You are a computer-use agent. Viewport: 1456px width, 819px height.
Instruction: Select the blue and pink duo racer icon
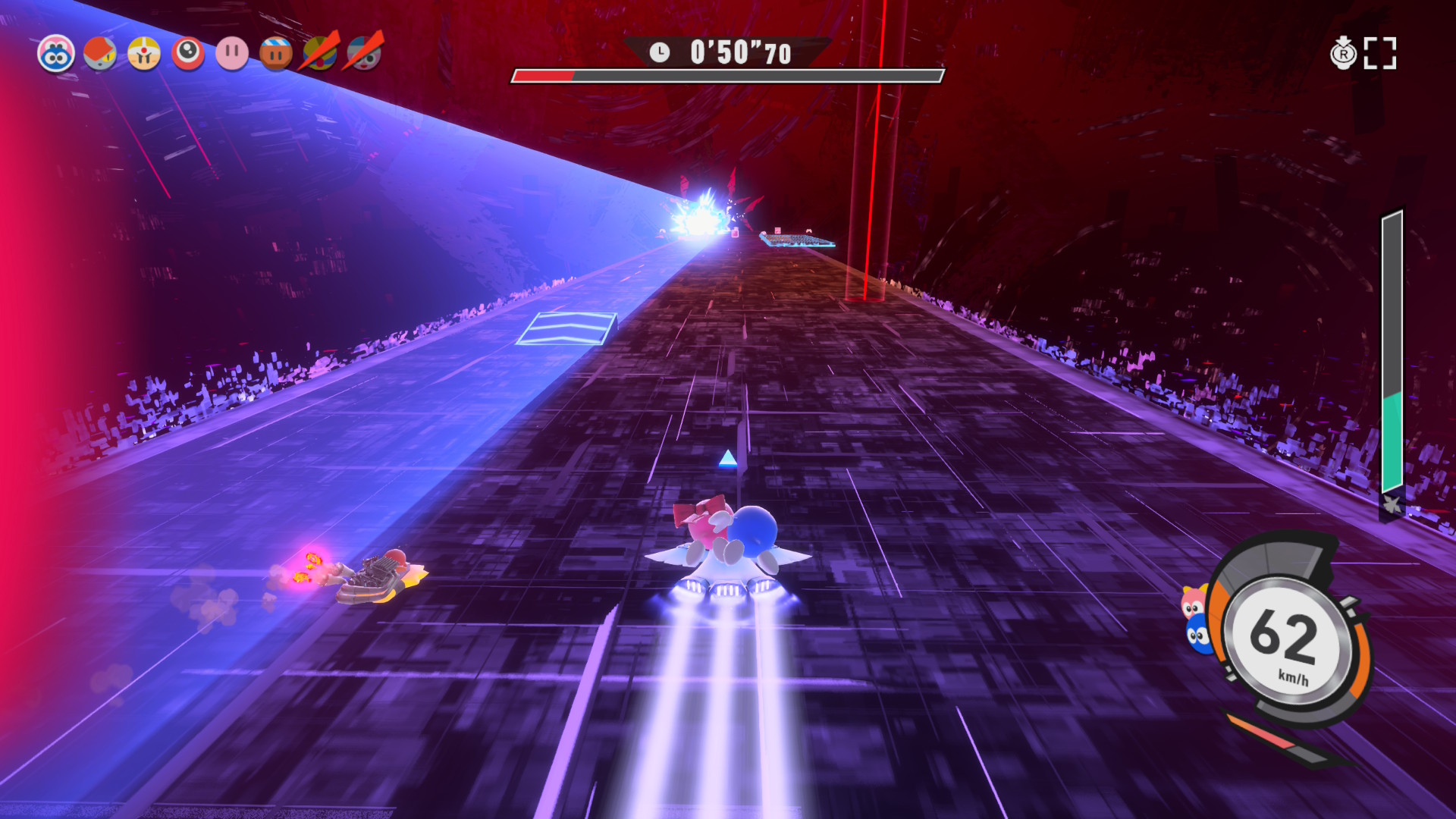pos(56,54)
